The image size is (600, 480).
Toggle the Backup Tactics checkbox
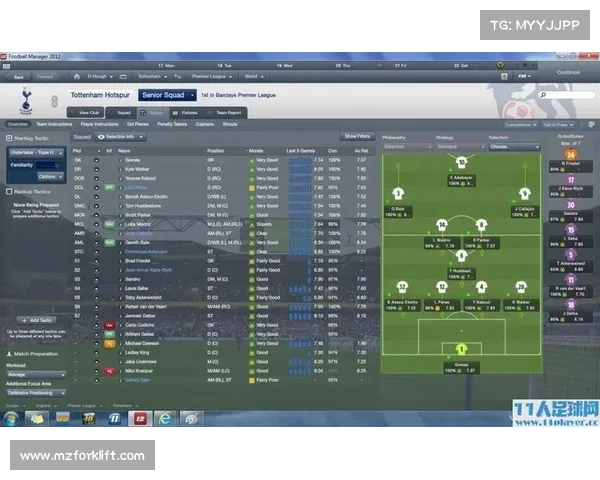tap(8, 189)
